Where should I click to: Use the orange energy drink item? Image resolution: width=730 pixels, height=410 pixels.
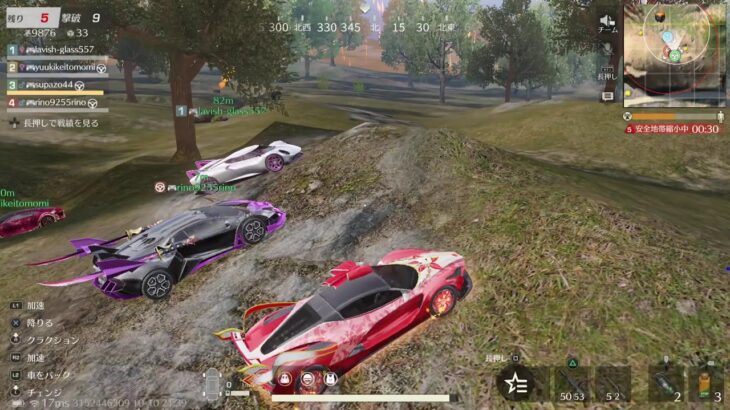tap(706, 383)
